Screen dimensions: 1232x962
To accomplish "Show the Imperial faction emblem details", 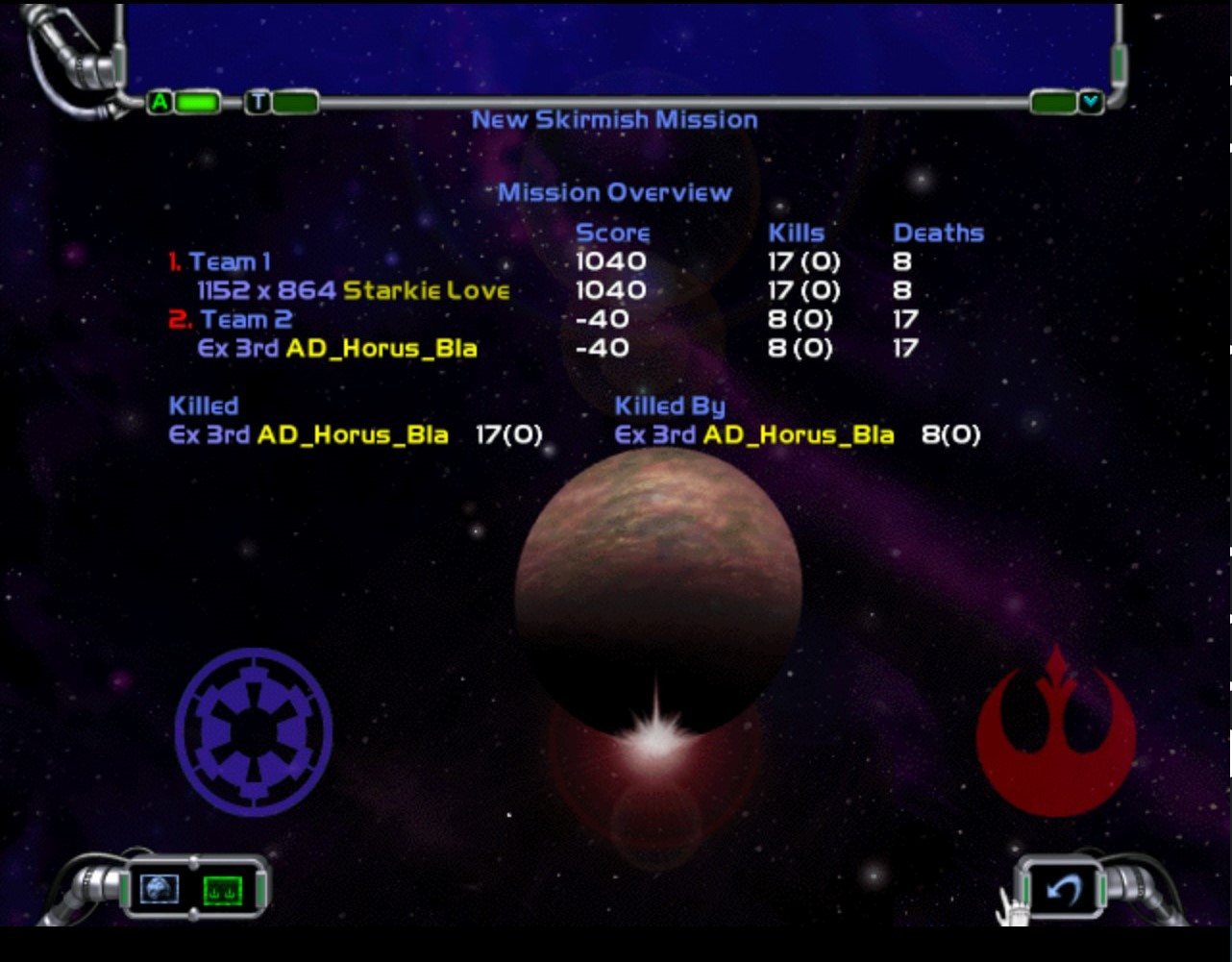I will pyautogui.click(x=254, y=732).
